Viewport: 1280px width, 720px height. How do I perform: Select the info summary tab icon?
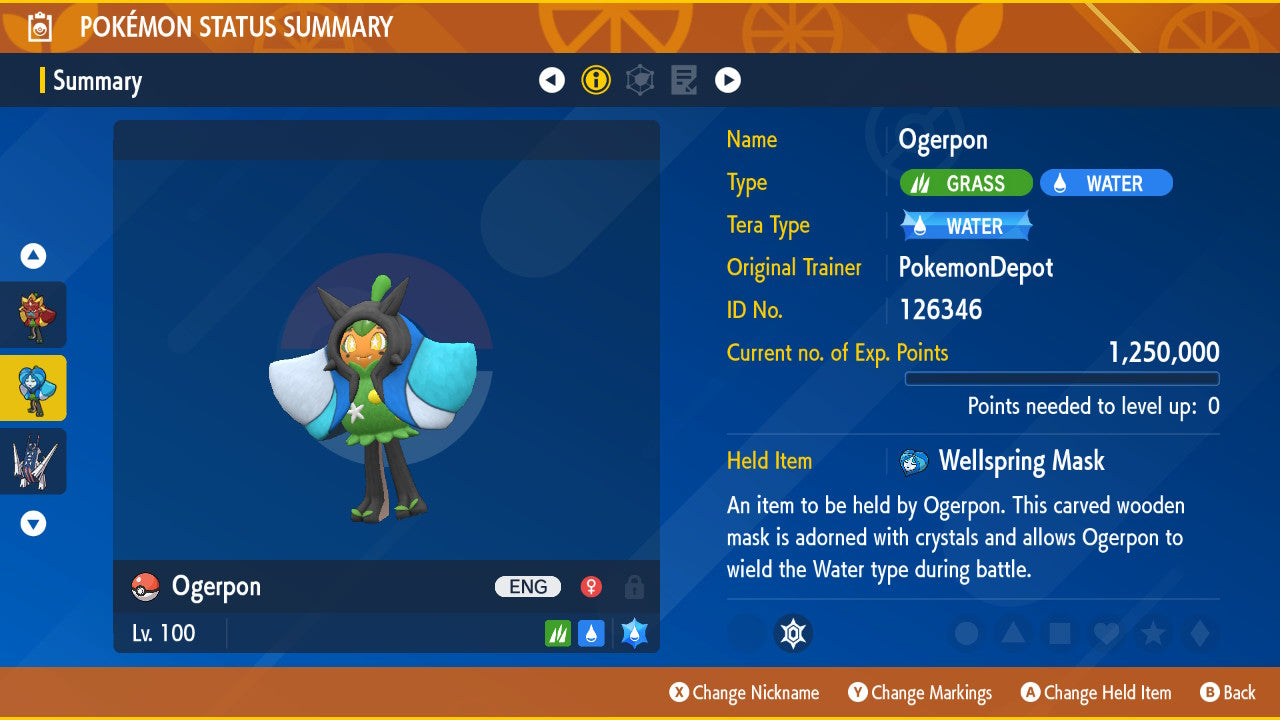pos(596,80)
